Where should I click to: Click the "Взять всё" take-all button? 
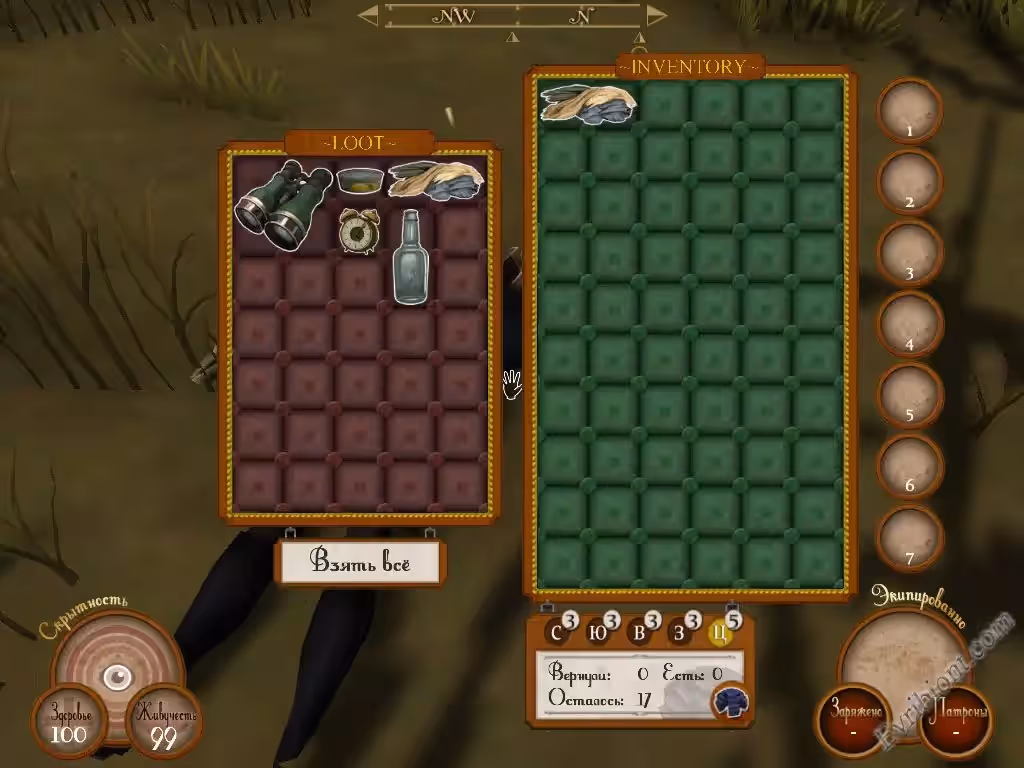click(x=360, y=563)
